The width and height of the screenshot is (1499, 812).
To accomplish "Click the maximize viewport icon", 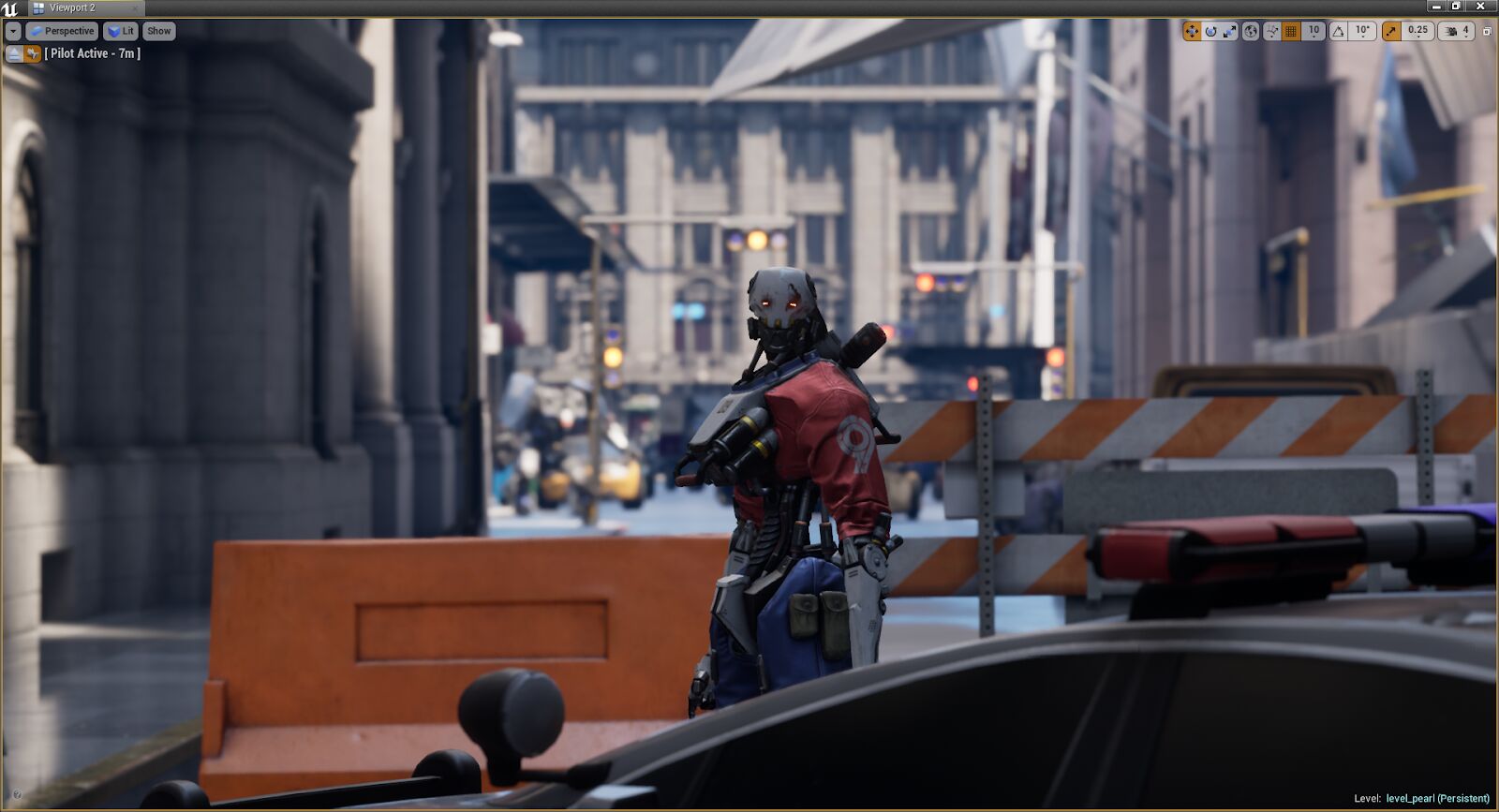I will [1488, 31].
